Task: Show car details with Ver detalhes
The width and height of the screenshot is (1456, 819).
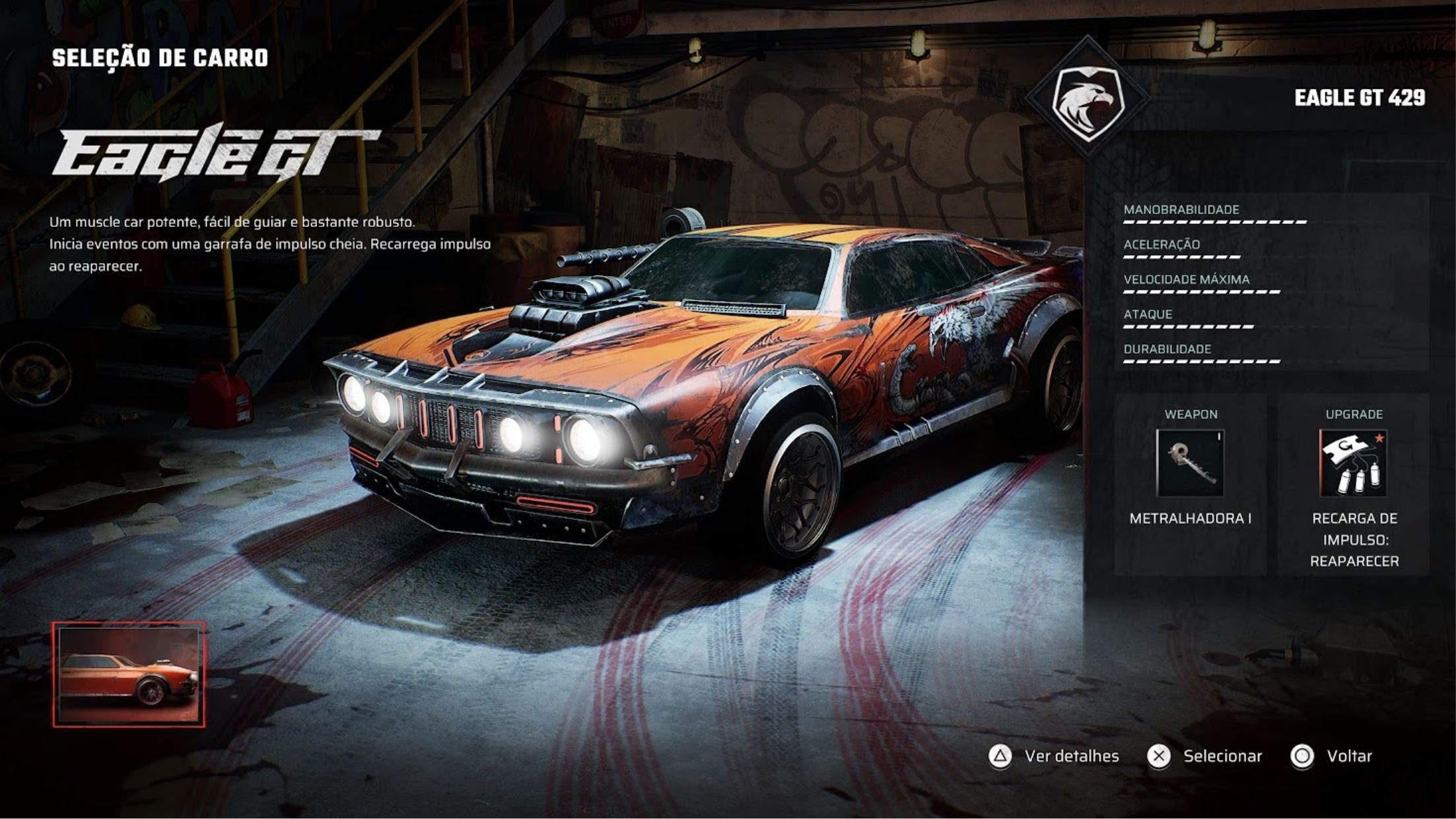Action: click(x=1053, y=756)
